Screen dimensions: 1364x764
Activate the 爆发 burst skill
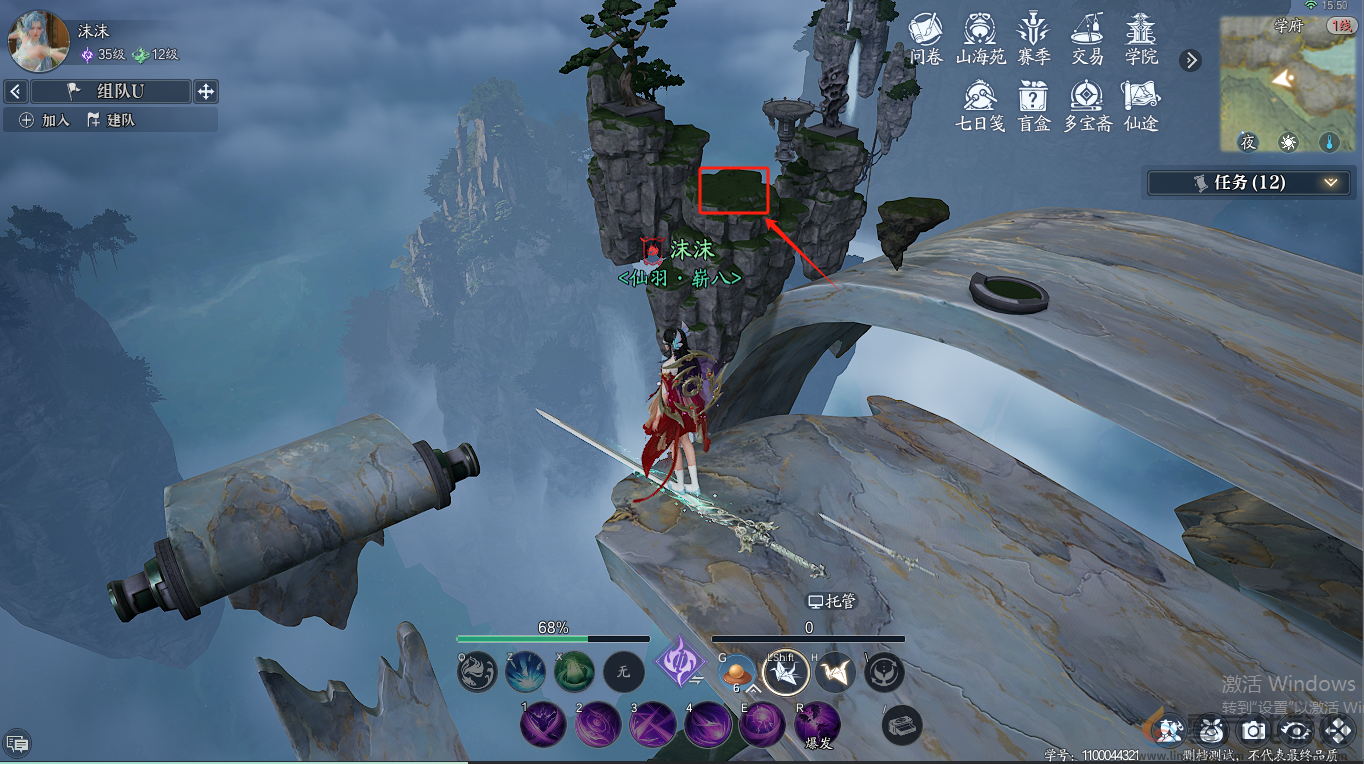coord(818,722)
